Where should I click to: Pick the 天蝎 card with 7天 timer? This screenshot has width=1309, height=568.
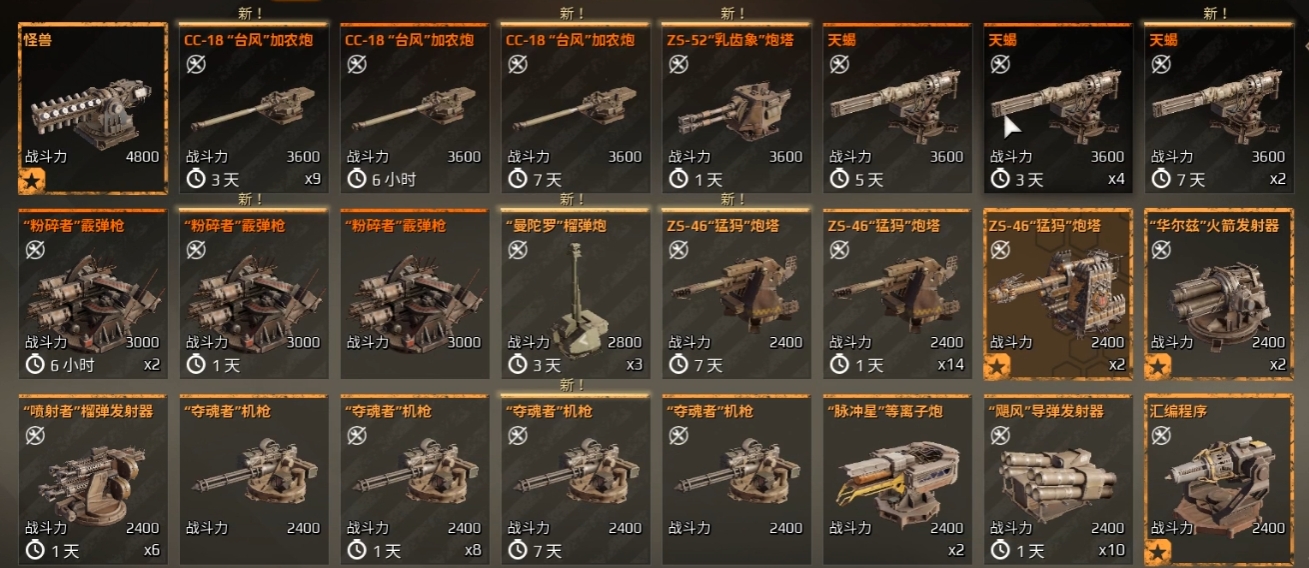1218,108
